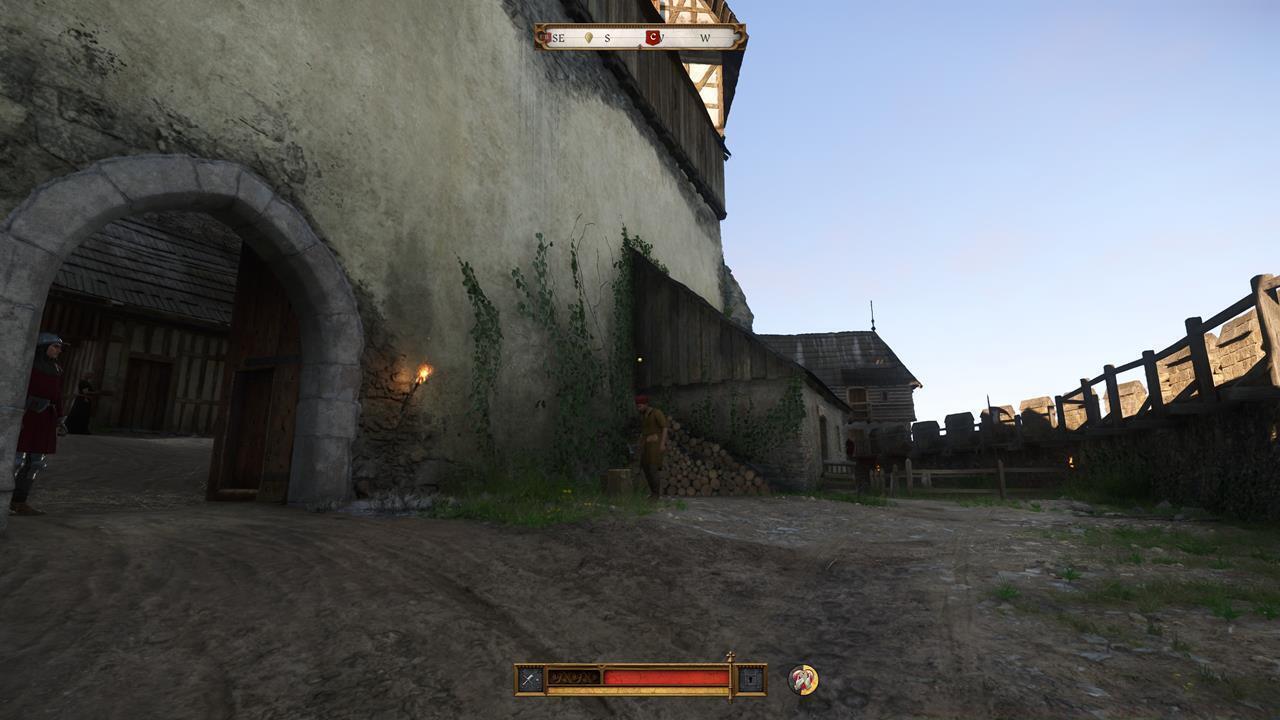
Task: Click the torch slot icon right of the stamina bar
Action: [x=751, y=678]
